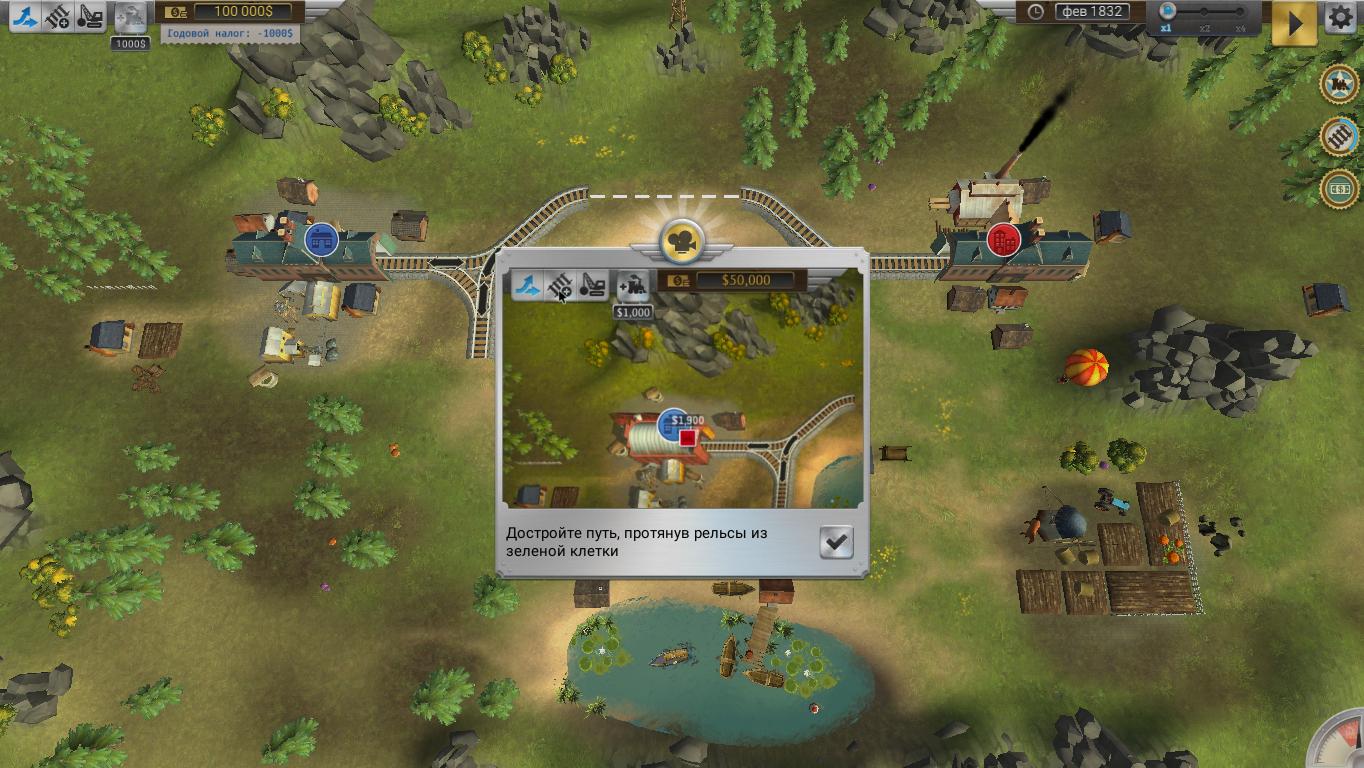Confirm the tutorial hint with the checkmark

coord(836,542)
